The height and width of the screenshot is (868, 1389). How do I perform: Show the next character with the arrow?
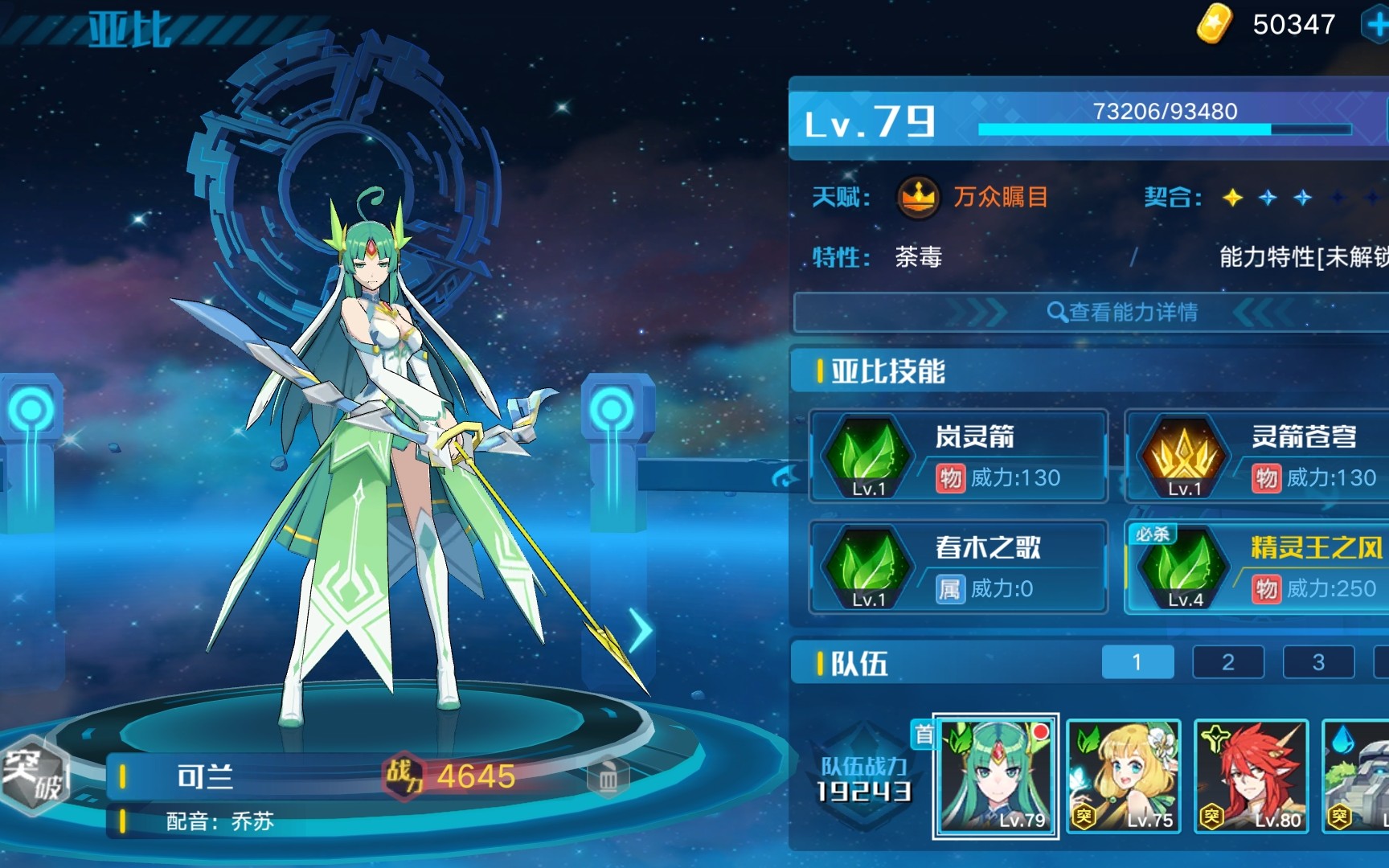[640, 631]
